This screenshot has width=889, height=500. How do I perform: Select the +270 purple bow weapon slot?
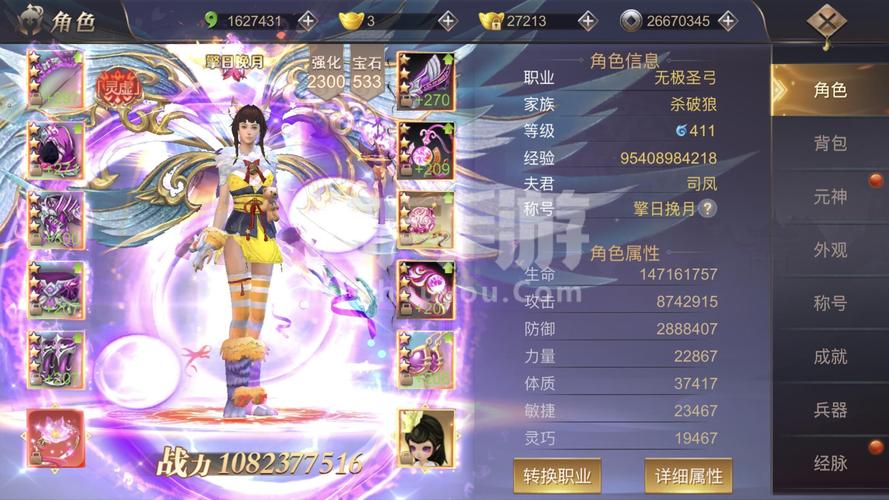(x=426, y=80)
